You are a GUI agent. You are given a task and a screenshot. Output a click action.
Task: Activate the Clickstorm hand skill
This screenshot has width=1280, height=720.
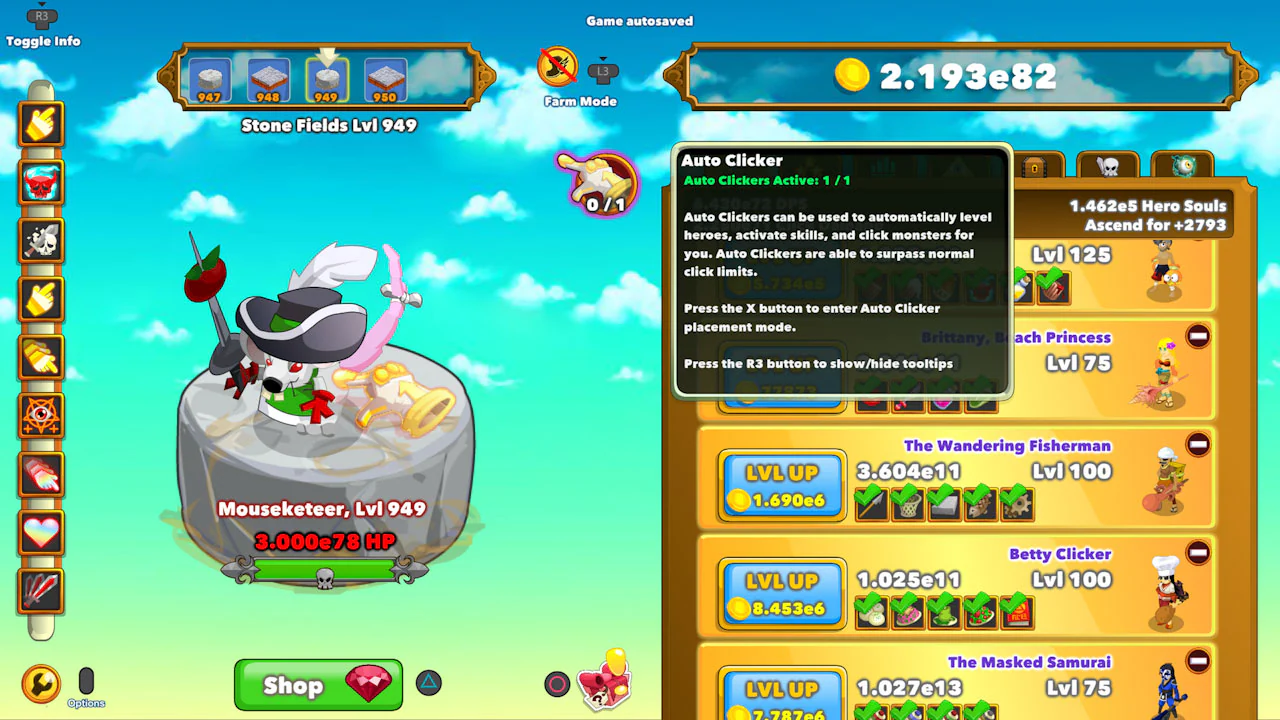(42, 123)
